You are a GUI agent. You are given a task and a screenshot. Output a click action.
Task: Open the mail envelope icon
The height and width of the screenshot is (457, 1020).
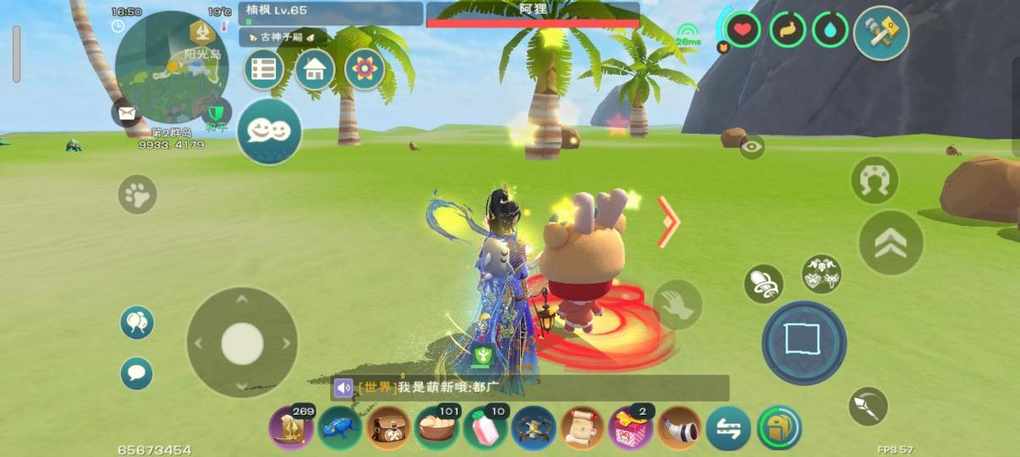[127, 113]
